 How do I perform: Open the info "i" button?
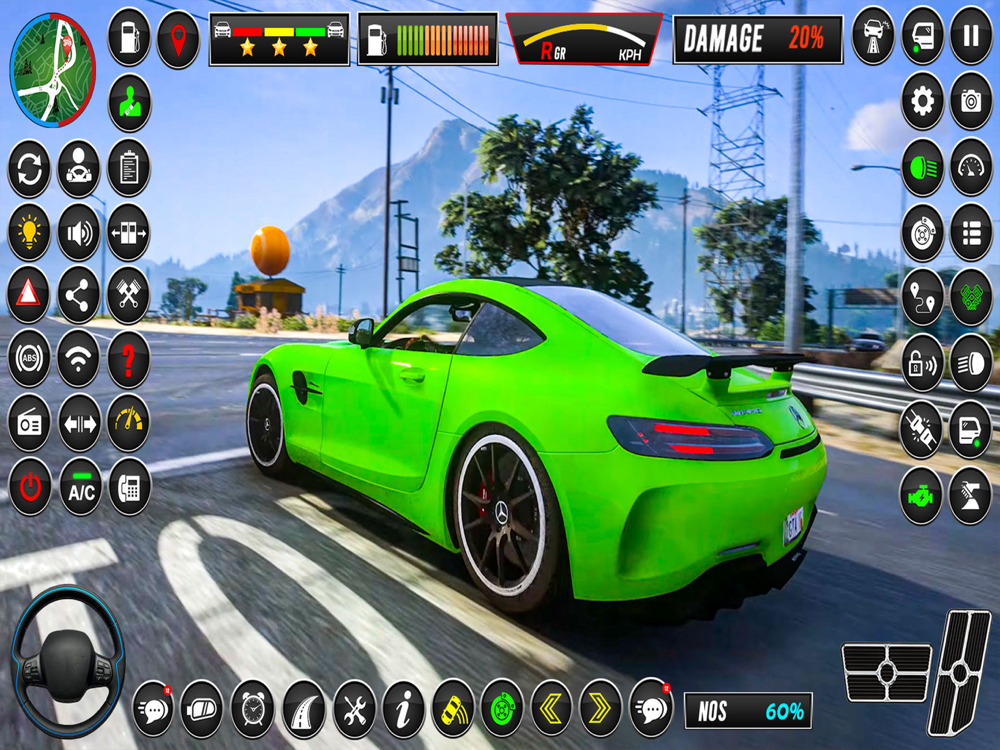(x=403, y=708)
